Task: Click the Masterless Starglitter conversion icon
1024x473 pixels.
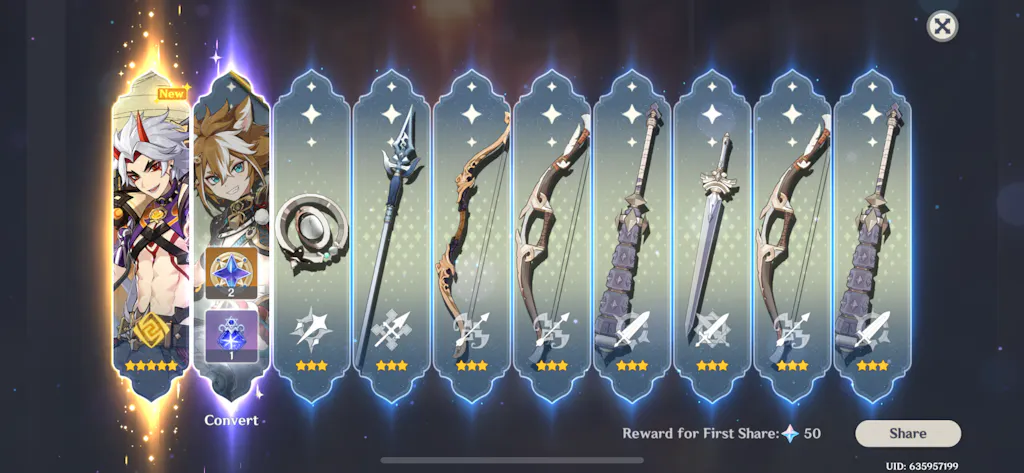Action: [x=231, y=272]
